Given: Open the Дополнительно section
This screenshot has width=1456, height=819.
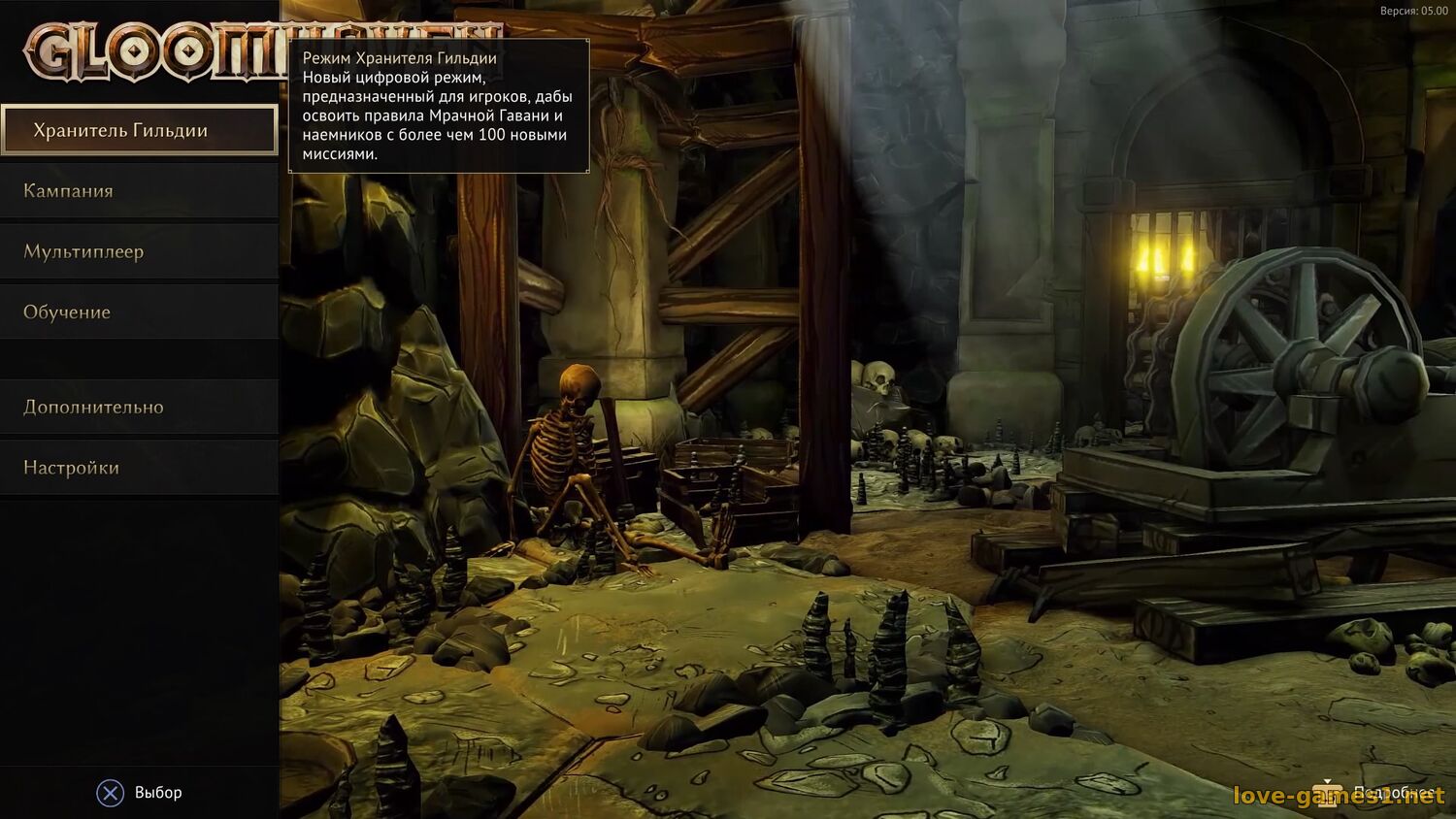Looking at the screenshot, I should pyautogui.click(x=139, y=407).
